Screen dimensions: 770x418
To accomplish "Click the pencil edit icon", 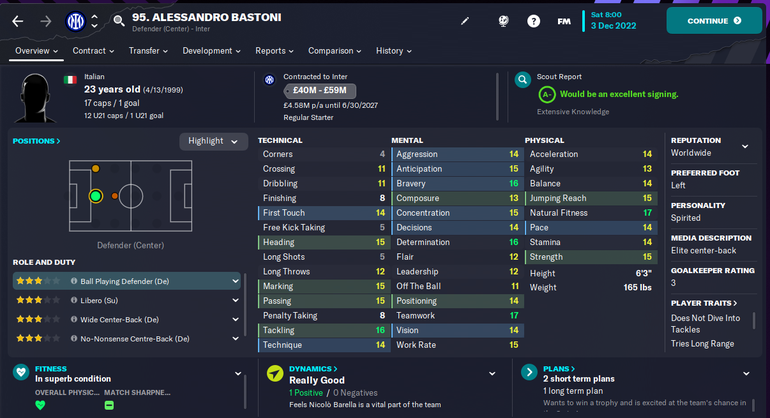I will click(464, 20).
